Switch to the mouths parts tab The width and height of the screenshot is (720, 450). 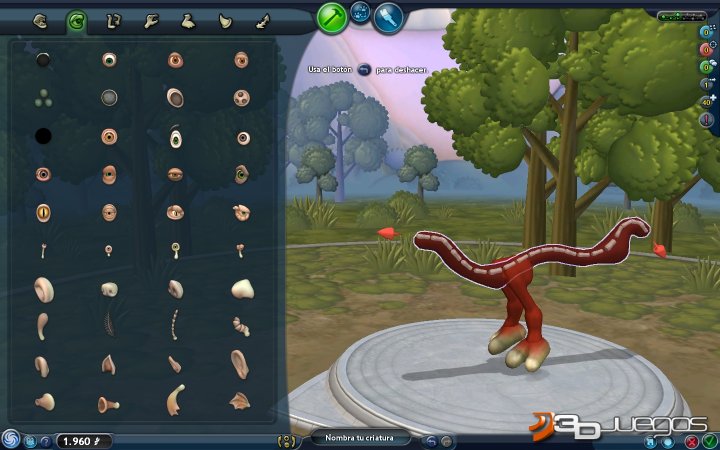(x=41, y=20)
